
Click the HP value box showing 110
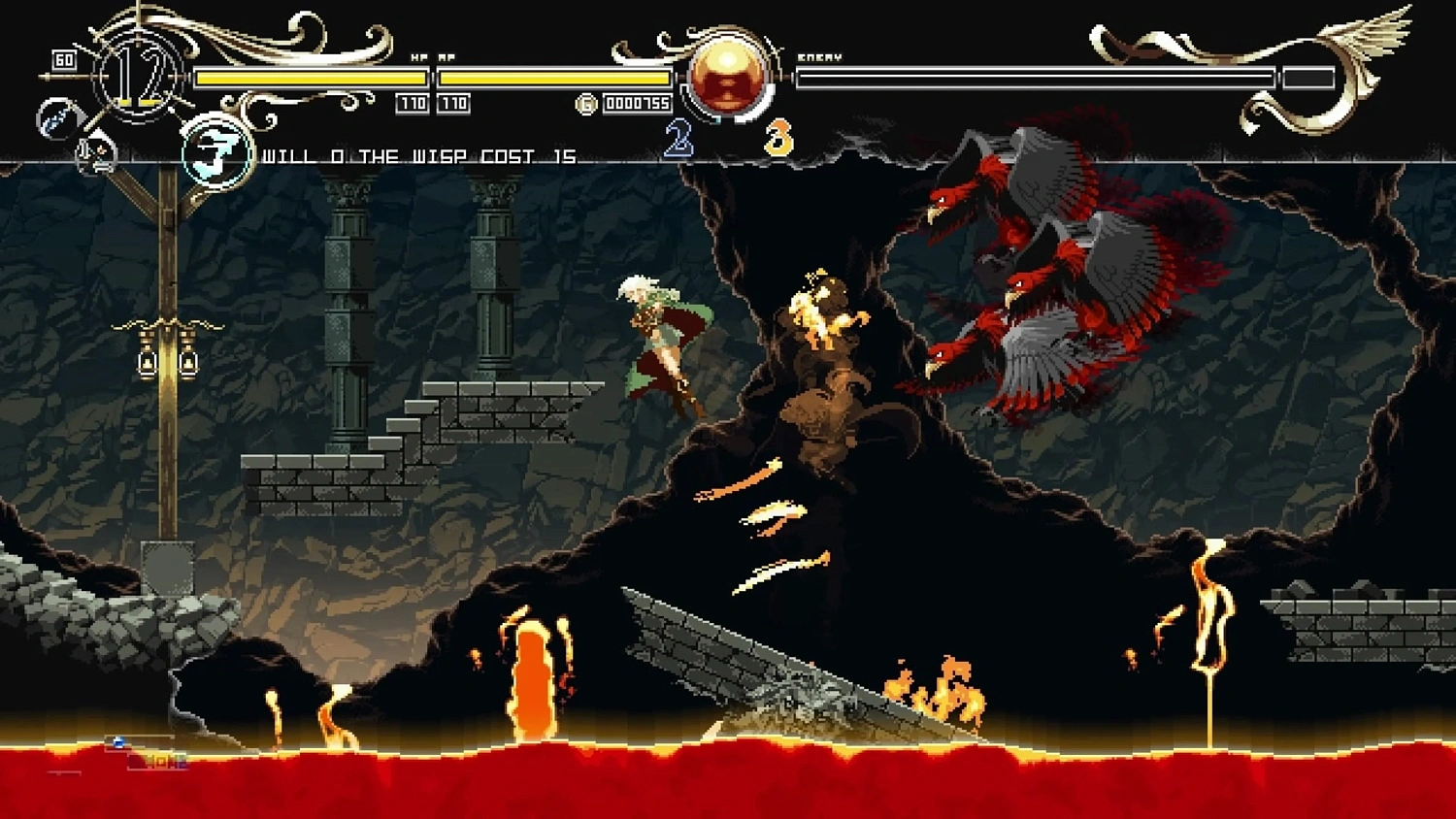coord(413,103)
